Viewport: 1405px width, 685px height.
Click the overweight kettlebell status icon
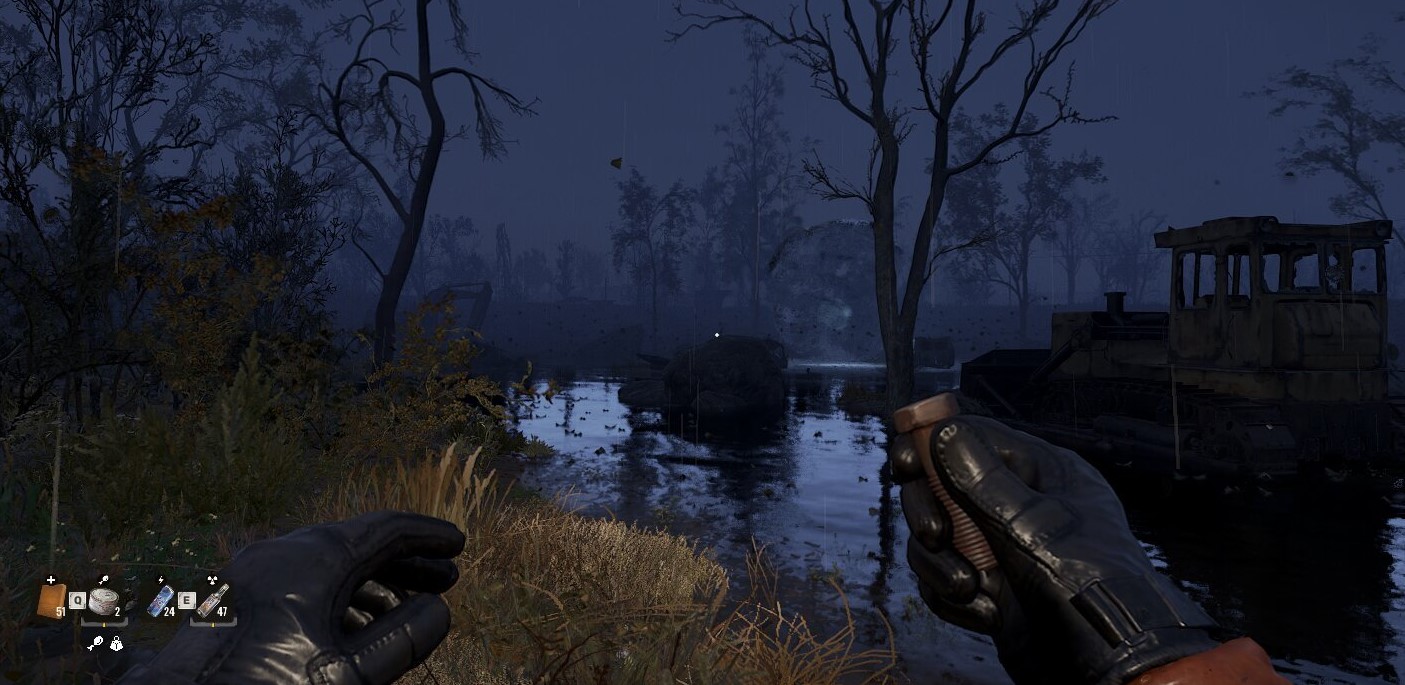116,645
